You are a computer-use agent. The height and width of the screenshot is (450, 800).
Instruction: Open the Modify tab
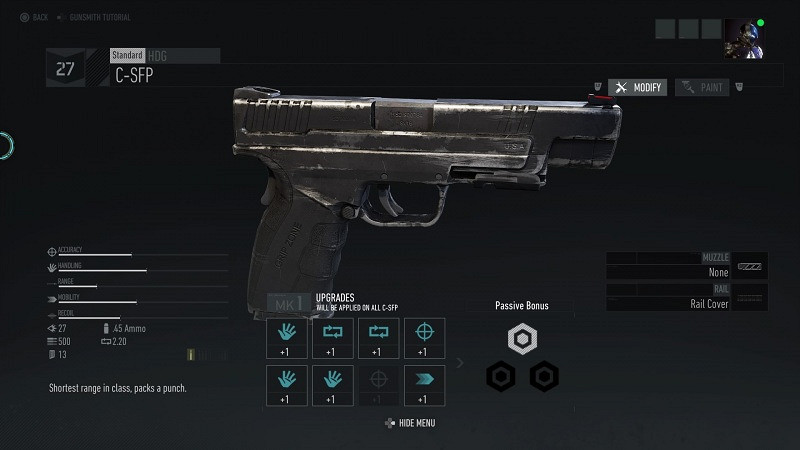point(638,88)
